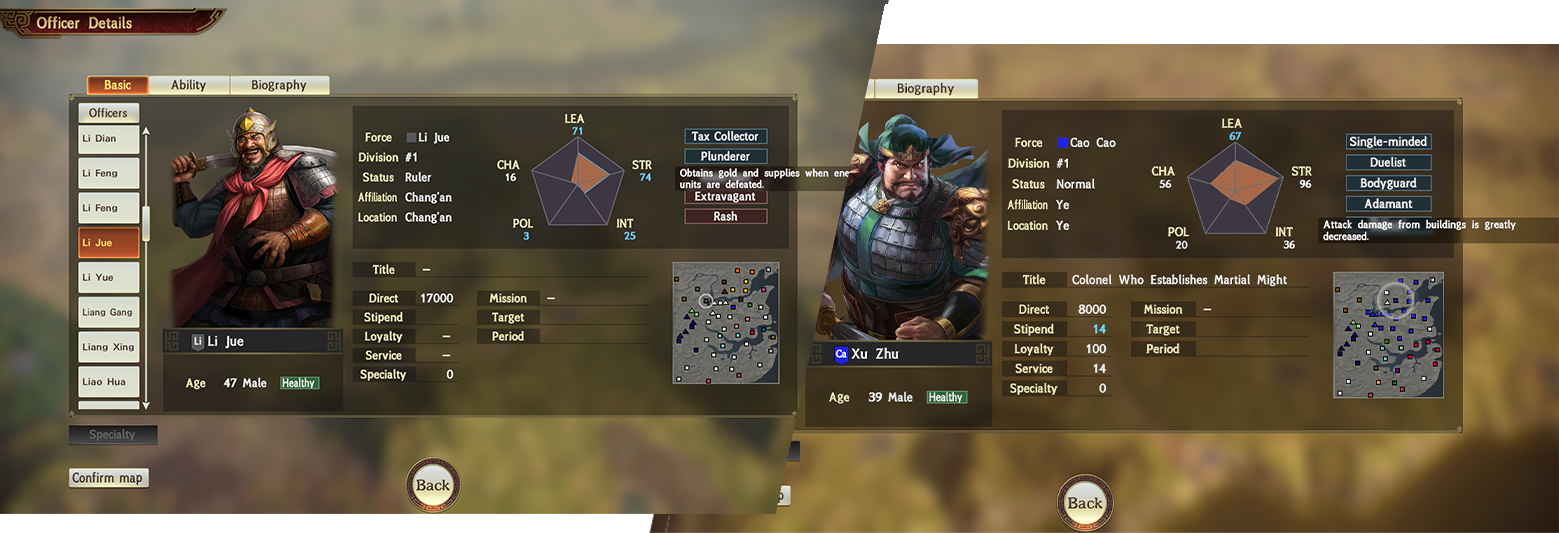
Task: Choose officer Liao Hua
Action: tap(108, 382)
